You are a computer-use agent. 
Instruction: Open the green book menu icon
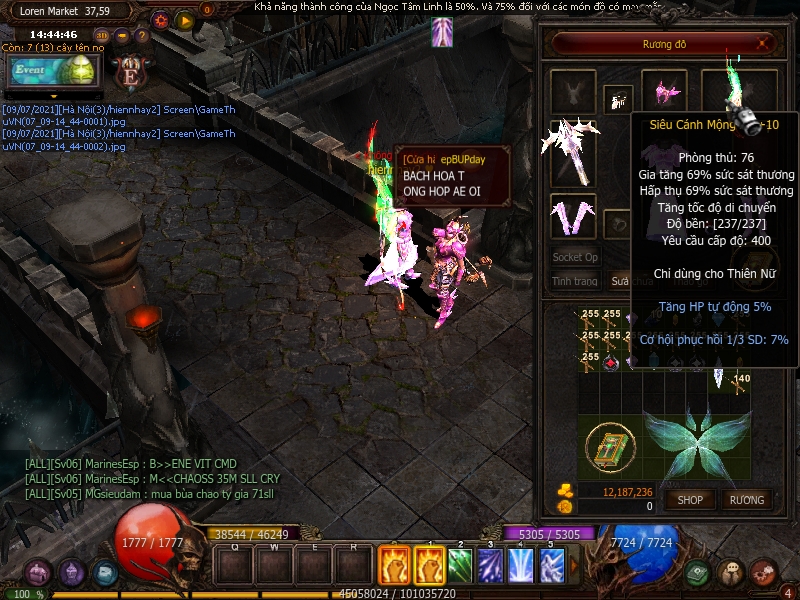(699, 573)
